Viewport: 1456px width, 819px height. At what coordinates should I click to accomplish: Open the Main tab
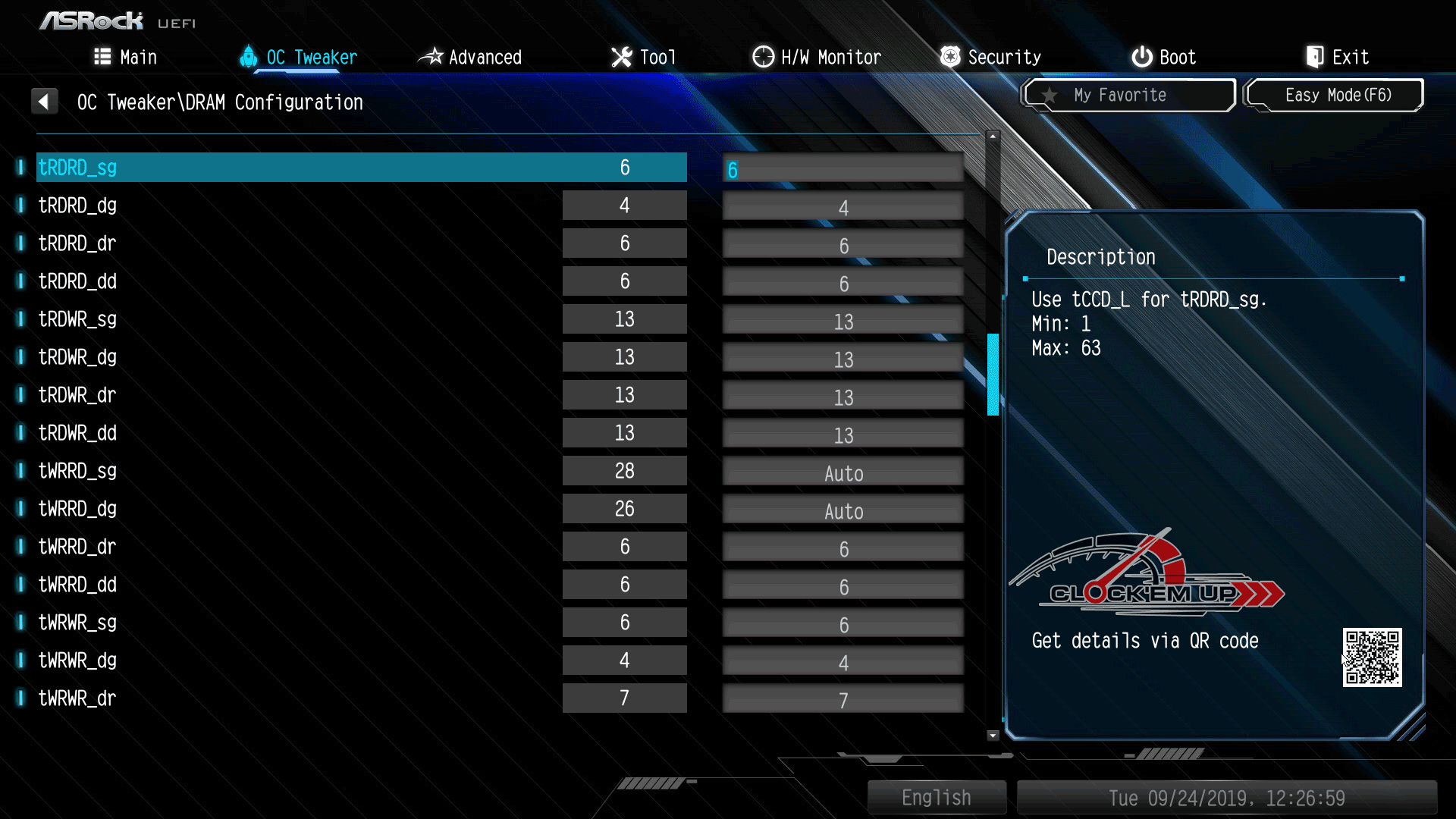(126, 58)
